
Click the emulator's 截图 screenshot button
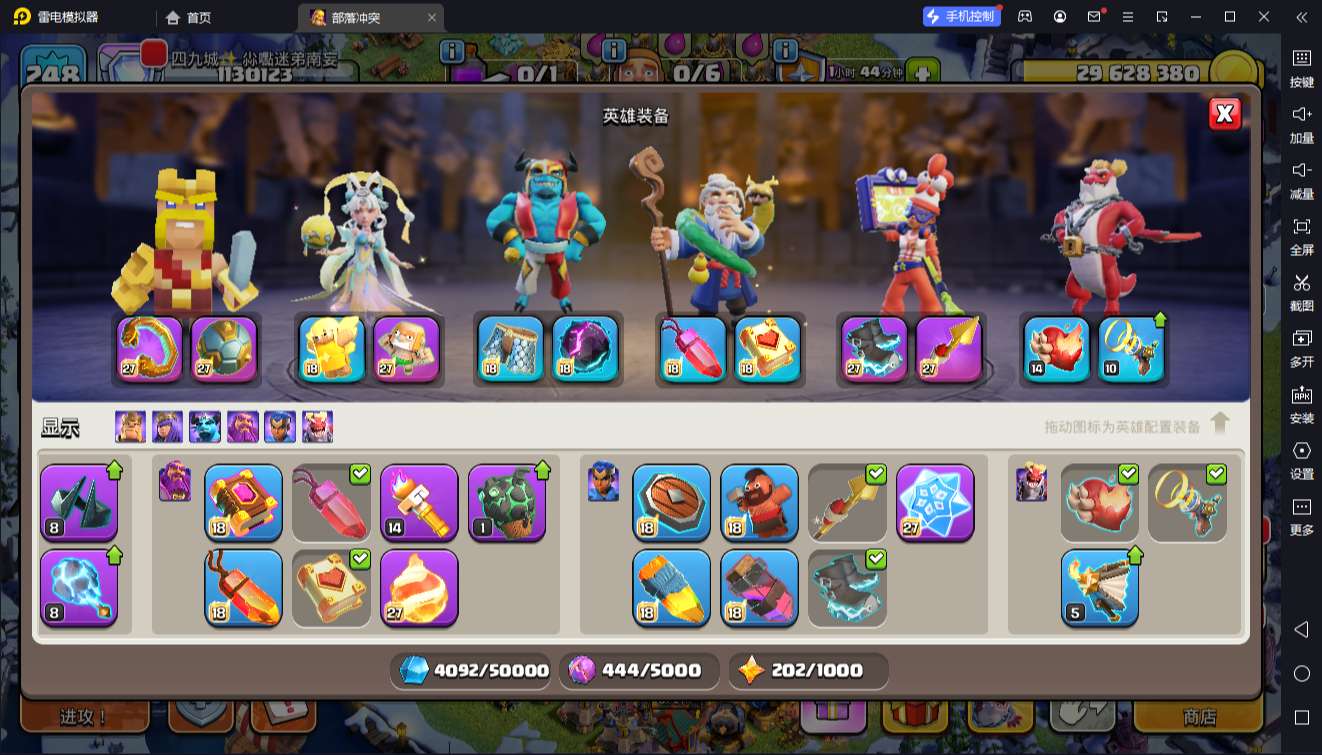(x=1301, y=291)
